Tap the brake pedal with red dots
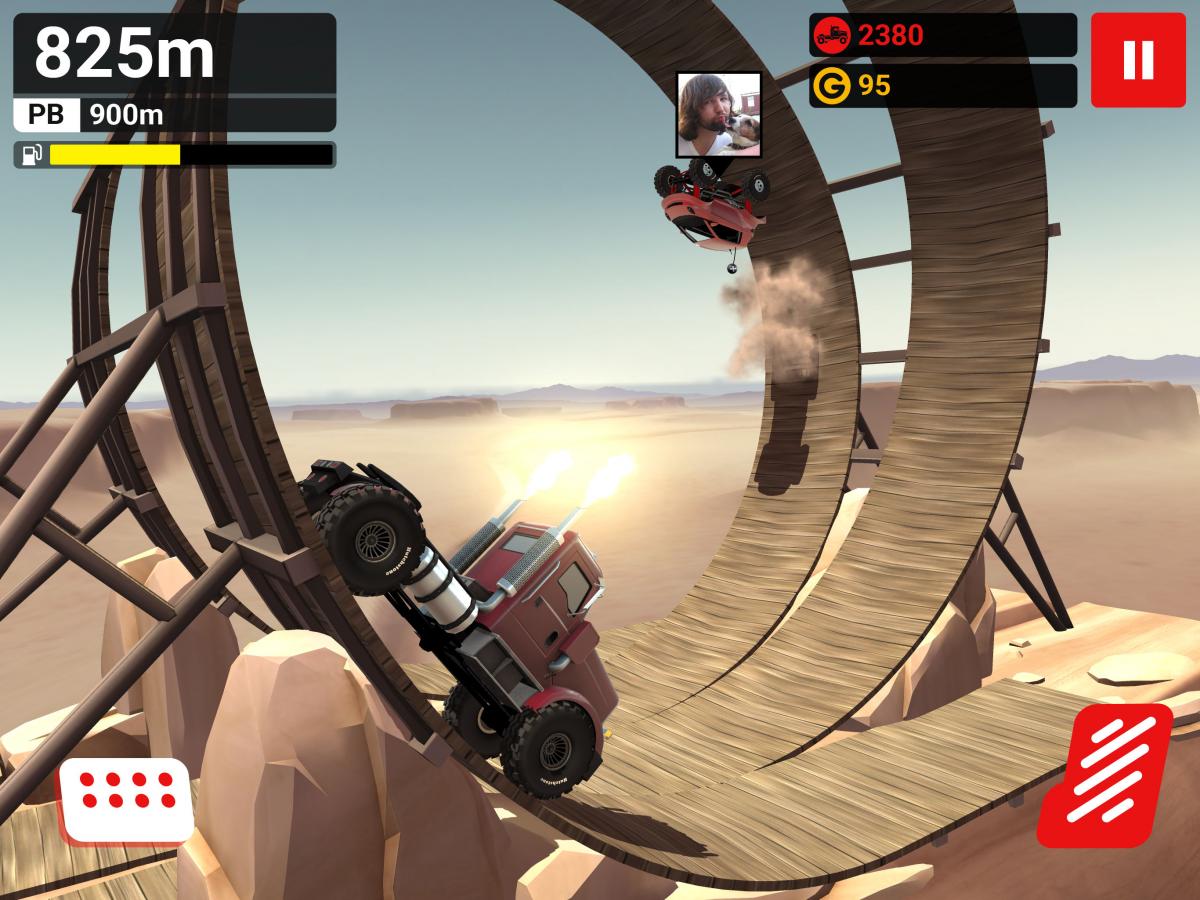 pos(126,799)
